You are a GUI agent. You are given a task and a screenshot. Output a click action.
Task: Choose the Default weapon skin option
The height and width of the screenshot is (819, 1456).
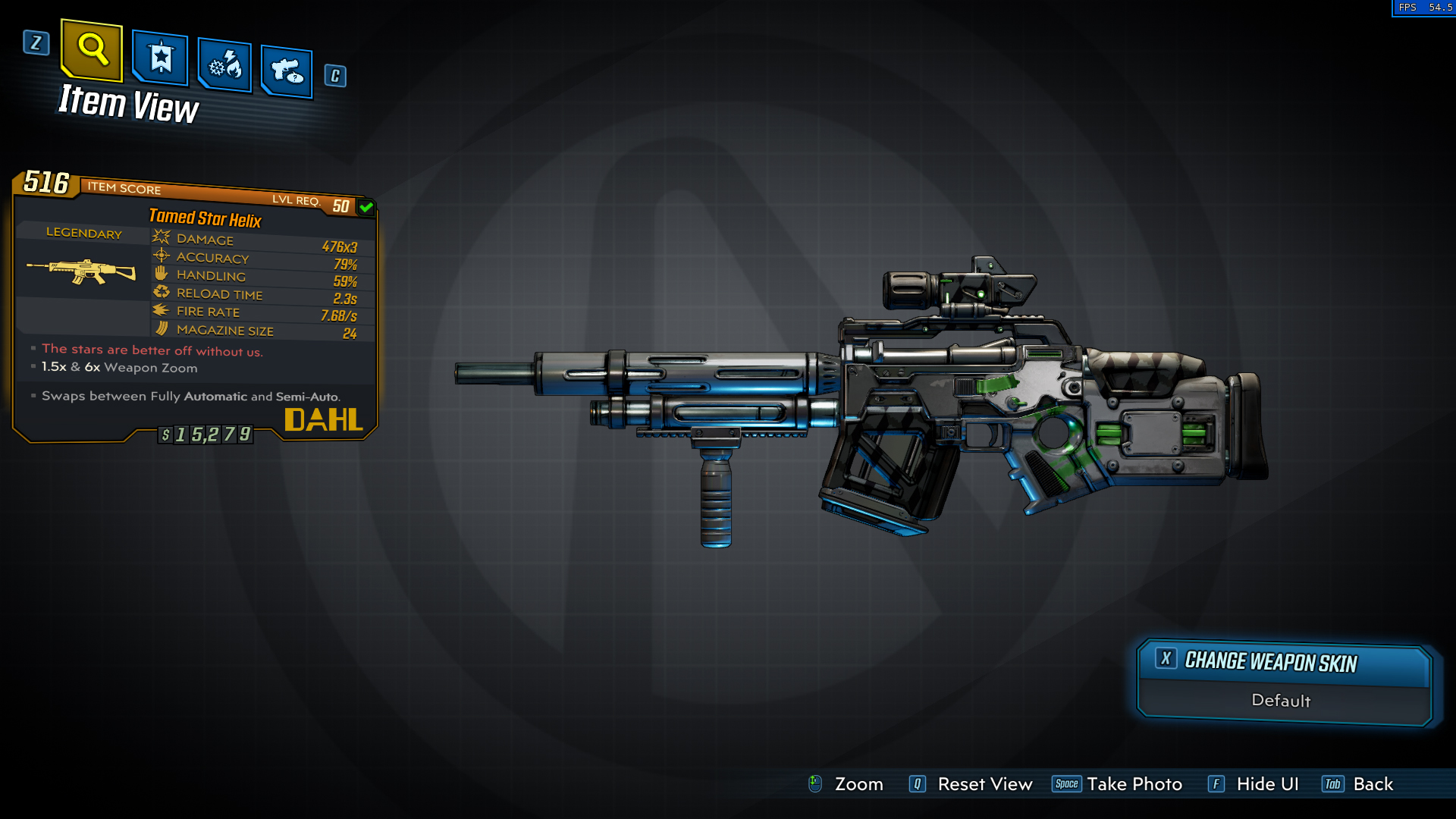point(1282,701)
